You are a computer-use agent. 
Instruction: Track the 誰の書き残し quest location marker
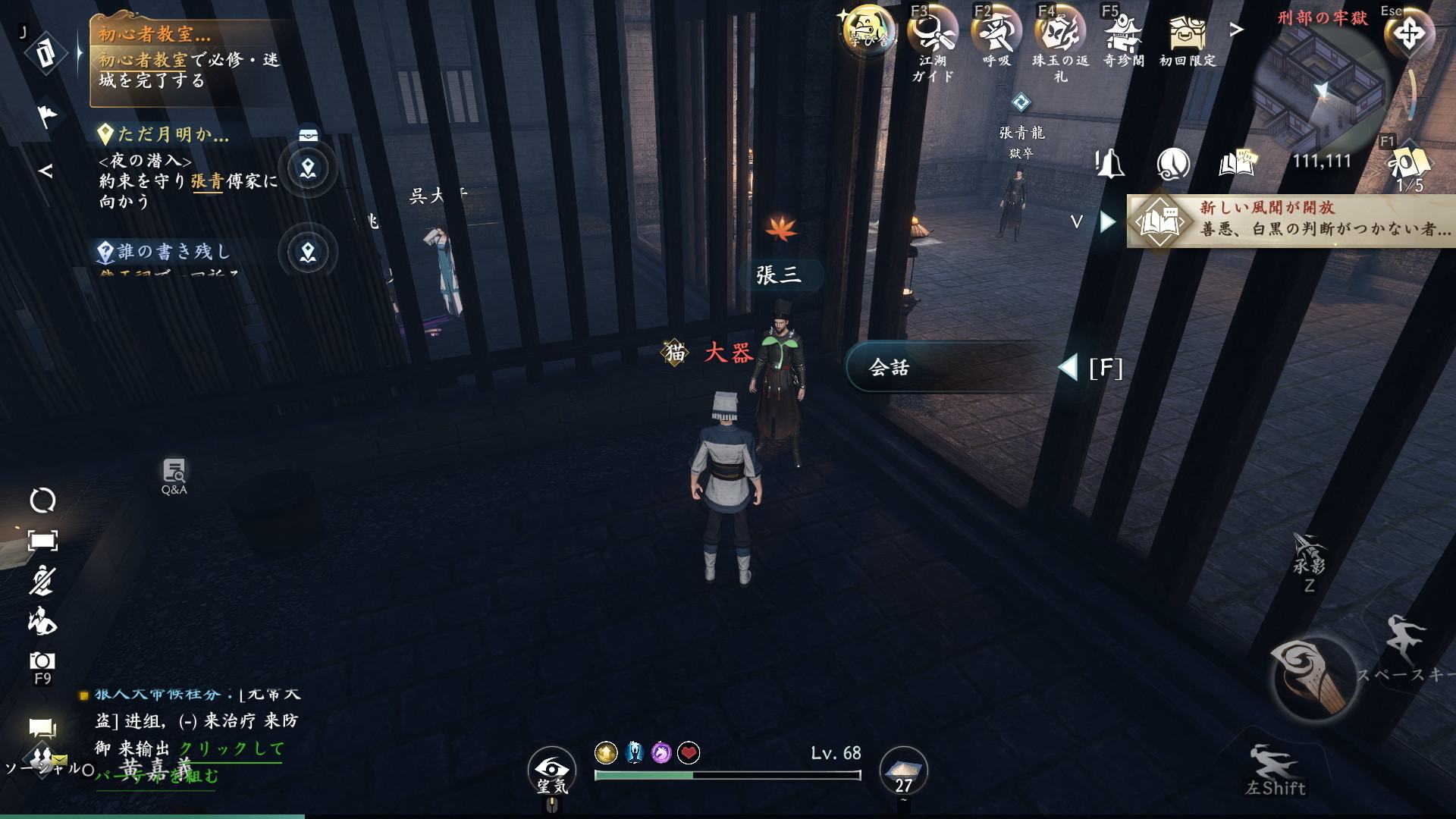(308, 253)
